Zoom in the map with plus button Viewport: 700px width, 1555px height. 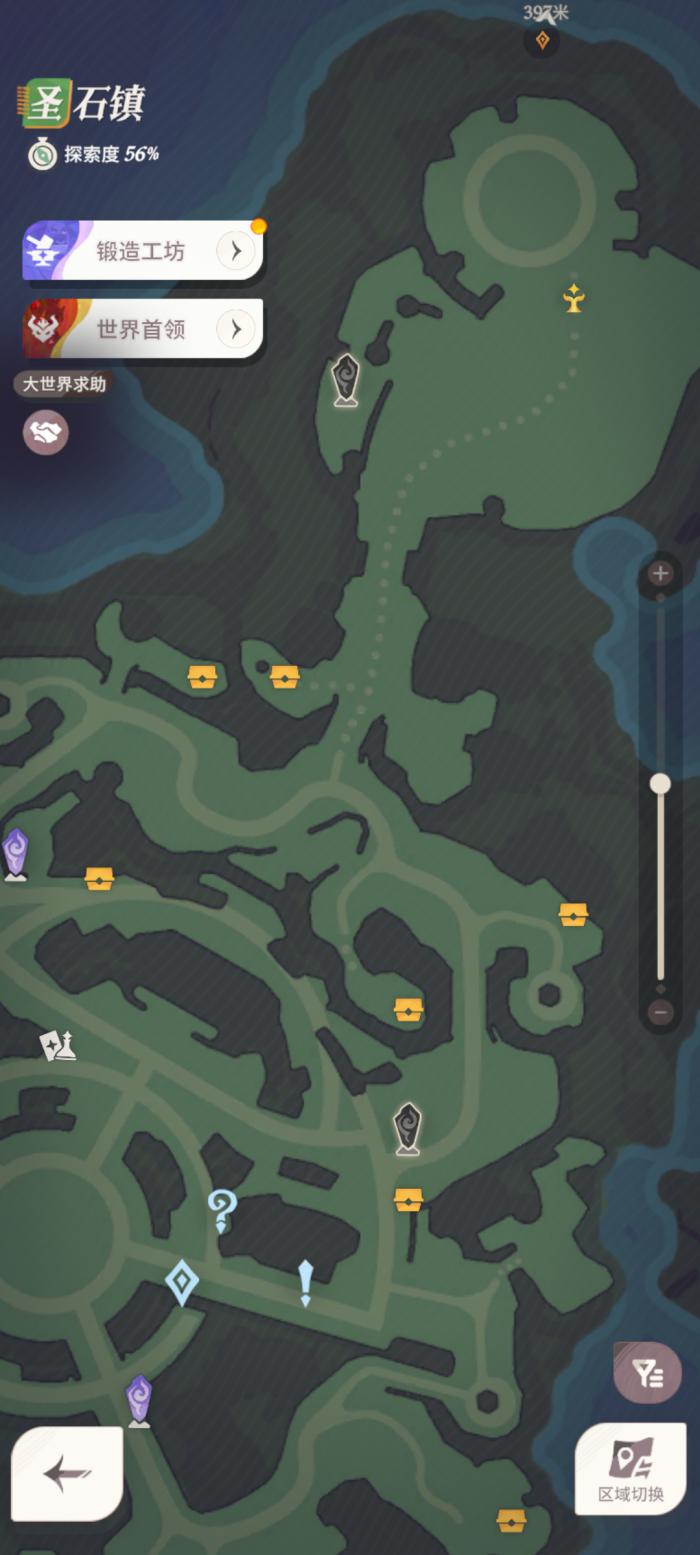click(x=660, y=574)
